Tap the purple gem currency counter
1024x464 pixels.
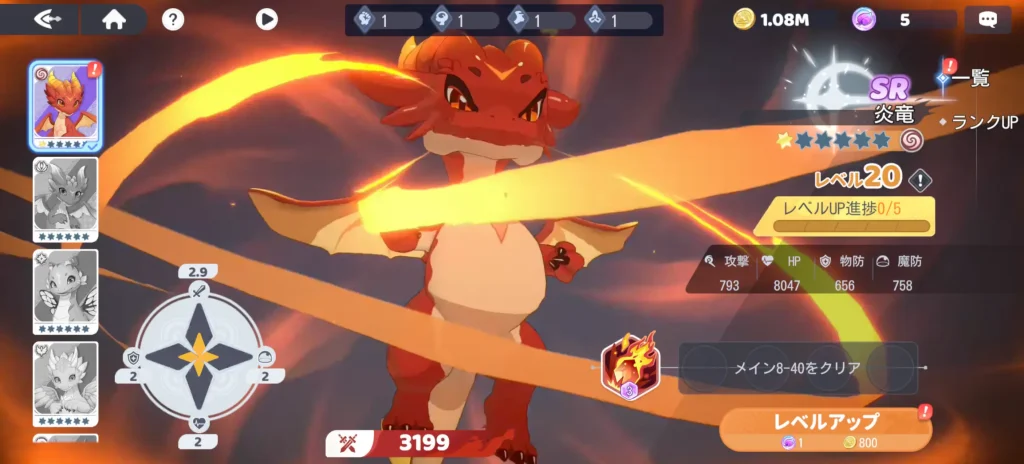tap(884, 19)
